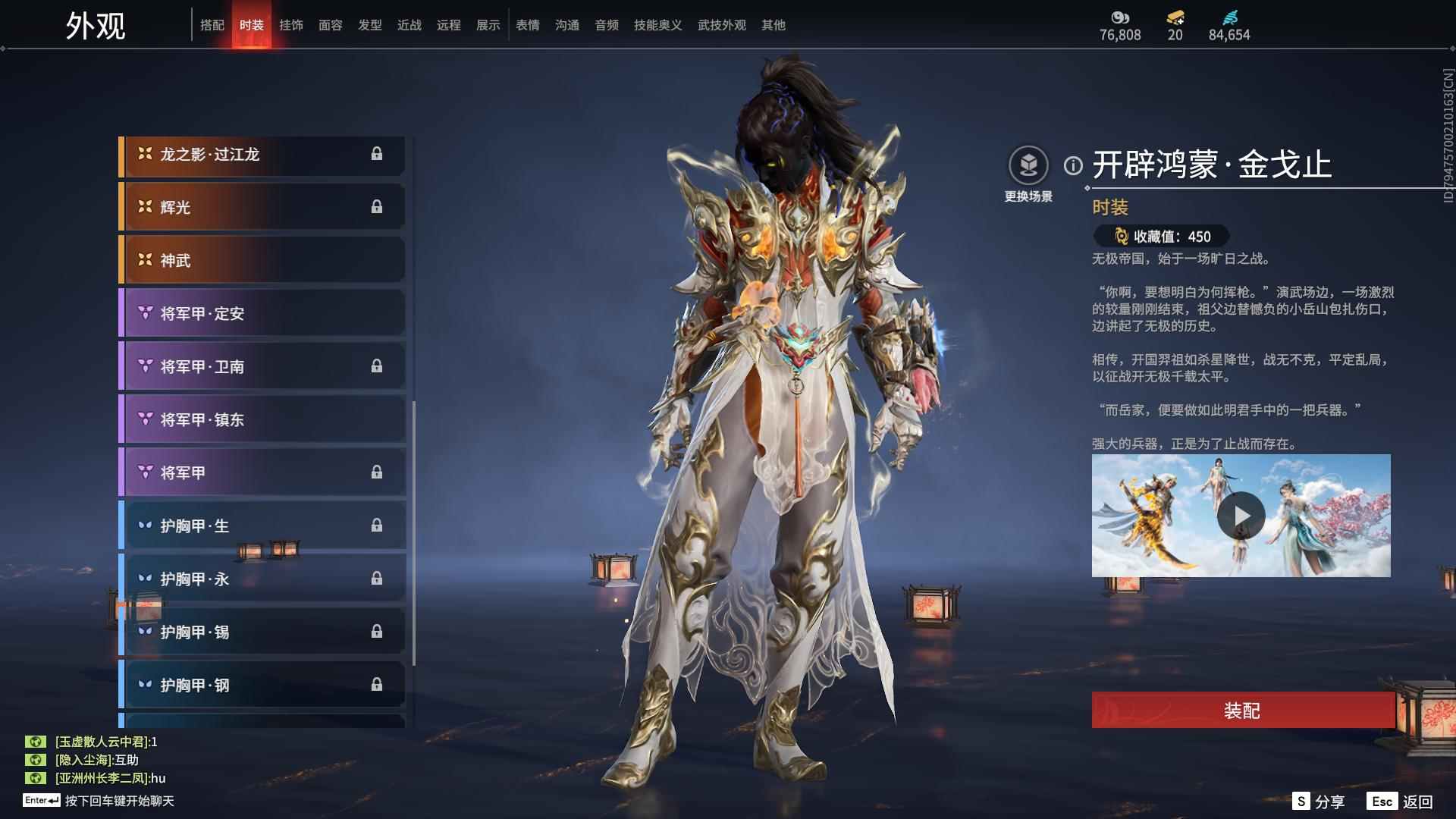Open the 护胸甲·钢 list entry

click(x=262, y=684)
